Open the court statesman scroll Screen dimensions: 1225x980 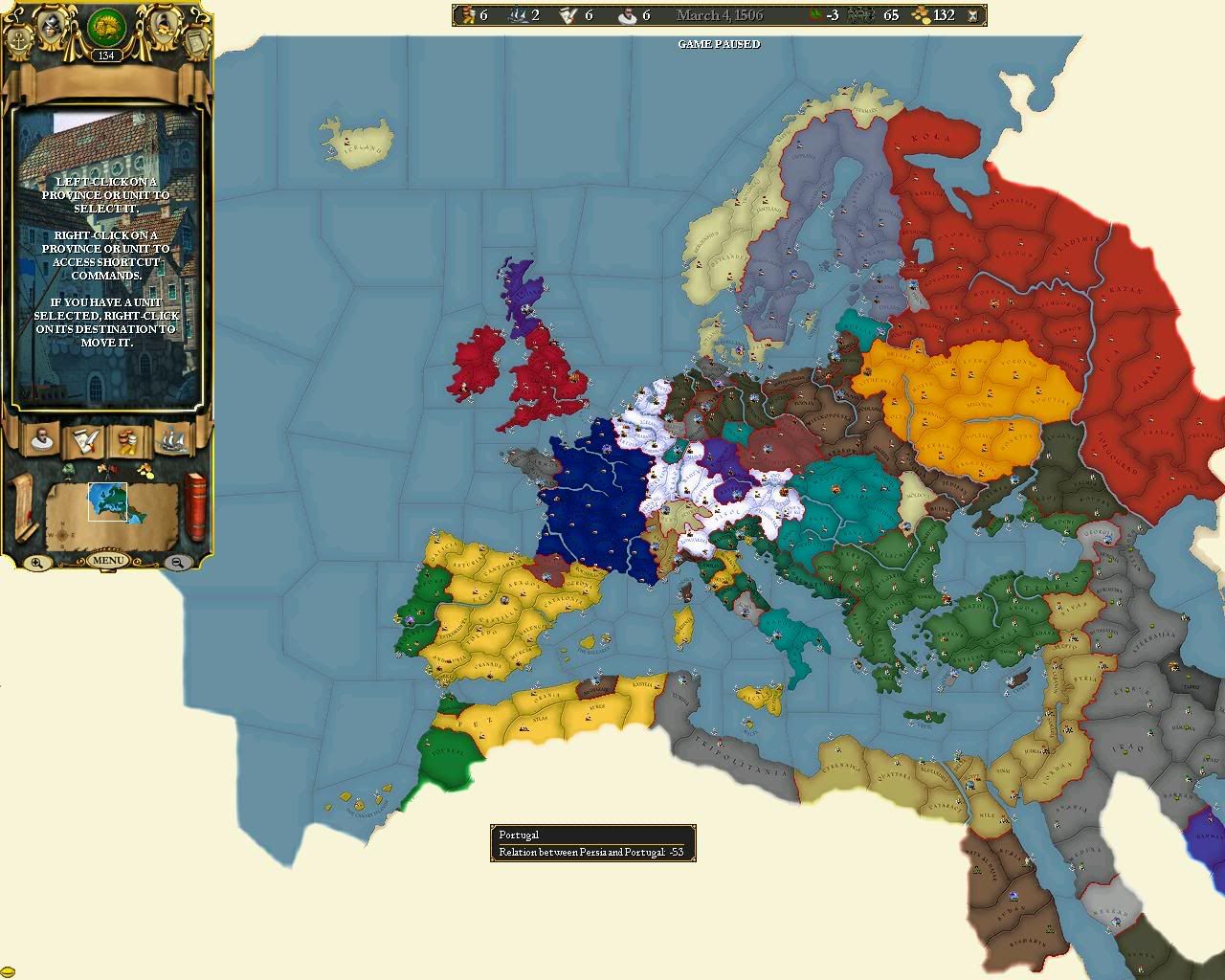click(x=40, y=439)
